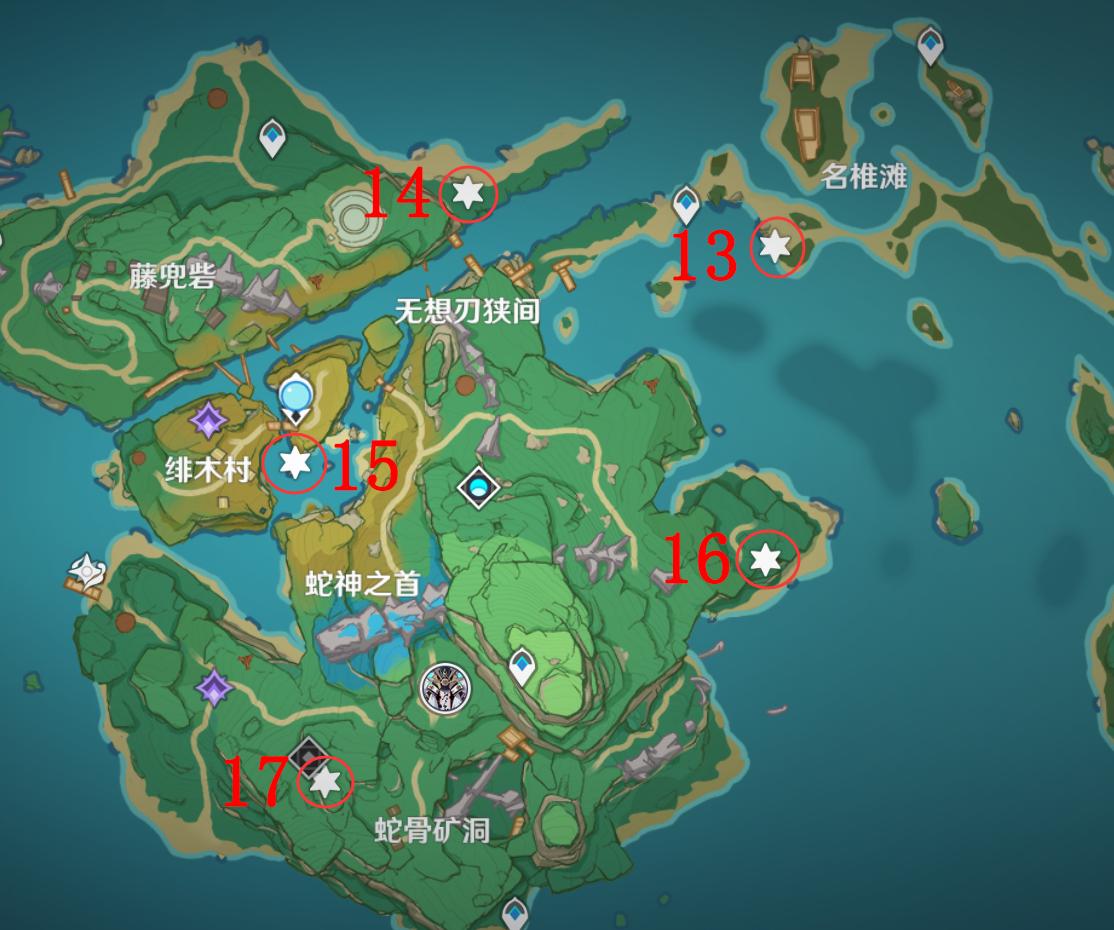Select the star marker numbered 13
1114x930 pixels.
pyautogui.click(x=776, y=246)
